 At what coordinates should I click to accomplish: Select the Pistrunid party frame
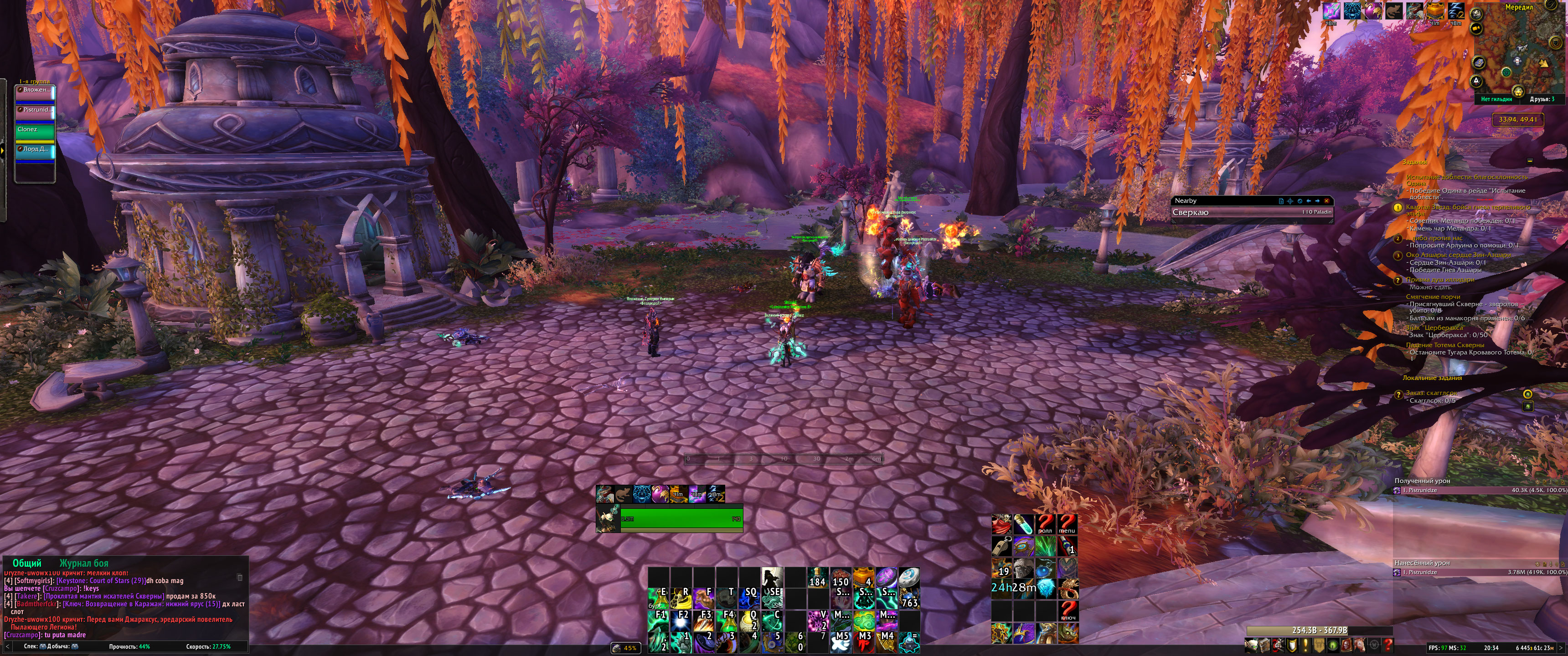[35, 110]
